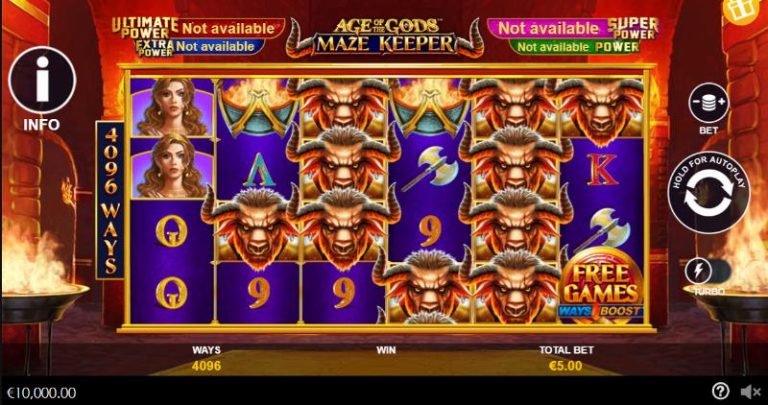Open the BET amount selector

[708, 104]
